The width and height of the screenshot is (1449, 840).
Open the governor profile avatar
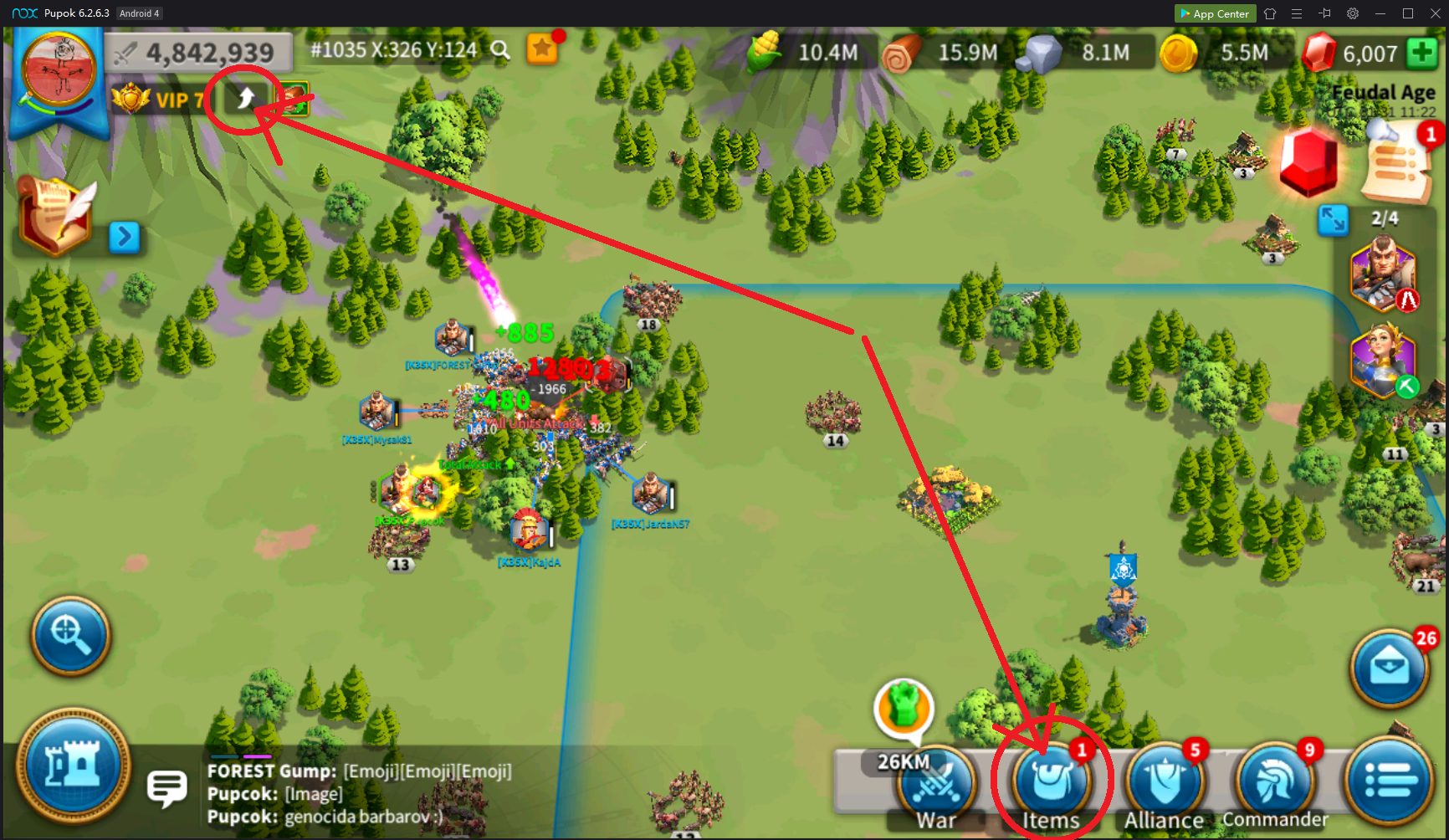(x=59, y=69)
